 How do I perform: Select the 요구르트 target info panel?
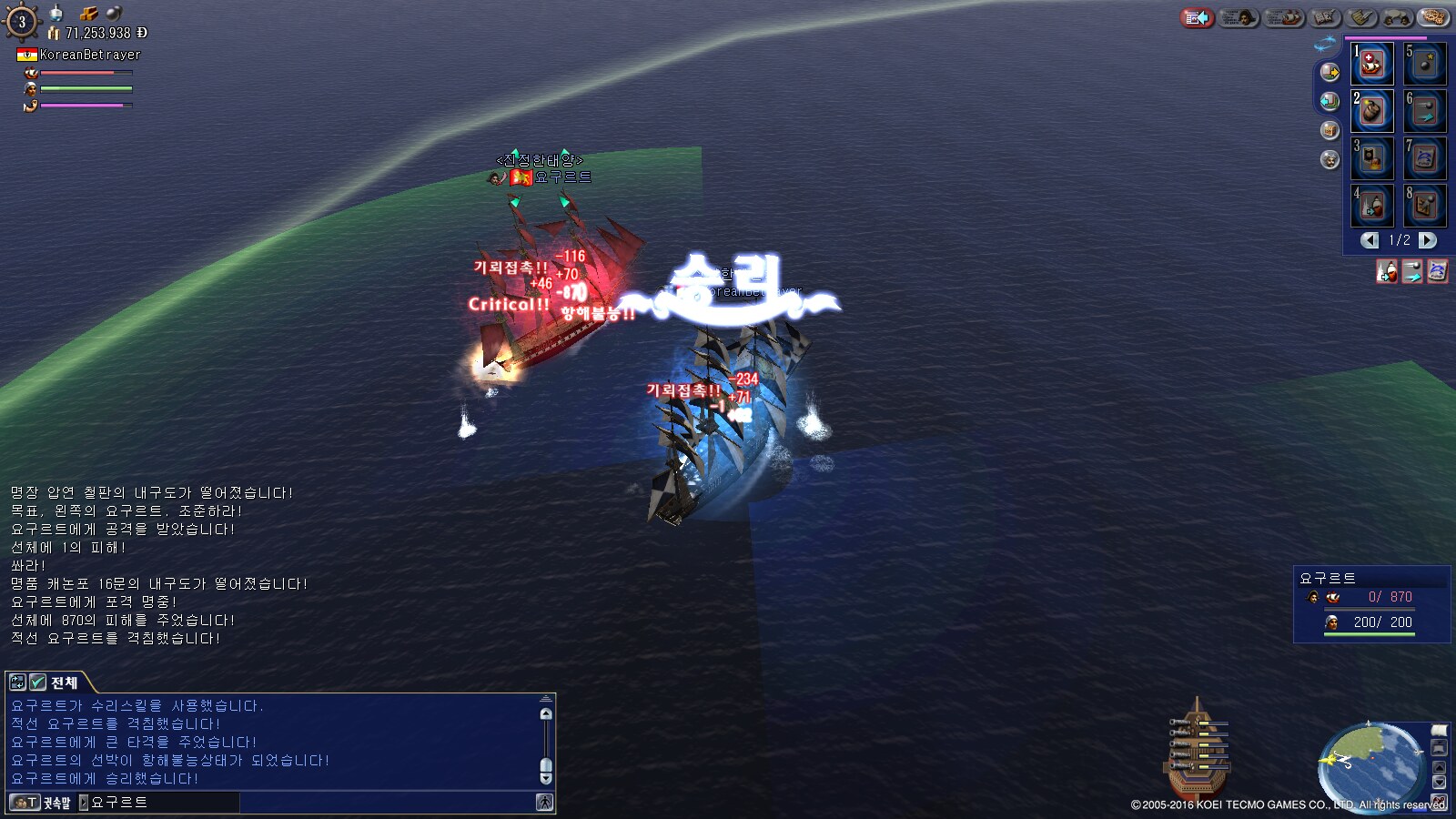click(x=1371, y=604)
